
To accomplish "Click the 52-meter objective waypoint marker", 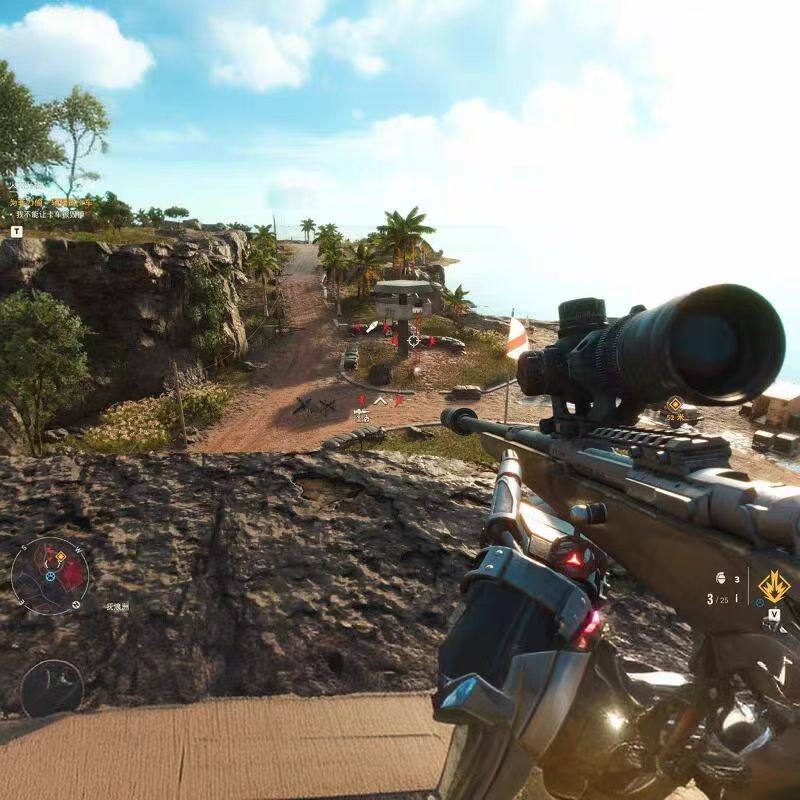I will point(675,403).
